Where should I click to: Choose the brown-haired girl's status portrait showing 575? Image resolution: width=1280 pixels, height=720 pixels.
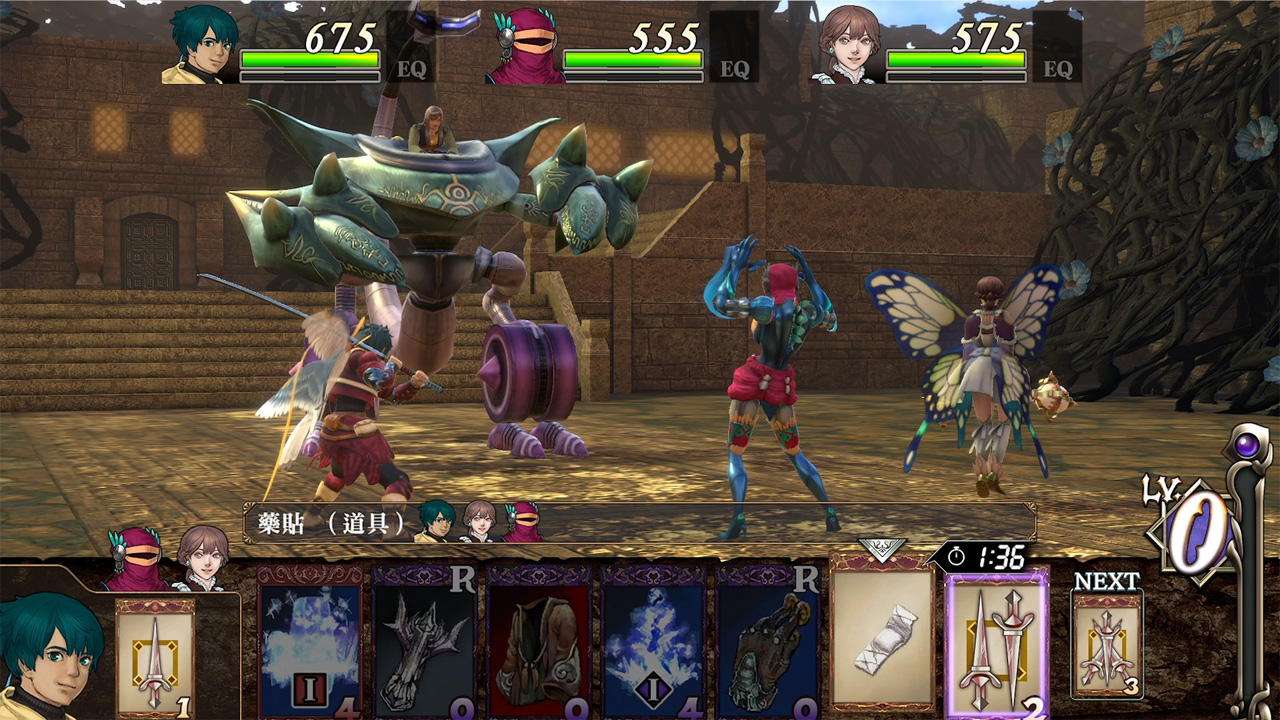coord(848,47)
